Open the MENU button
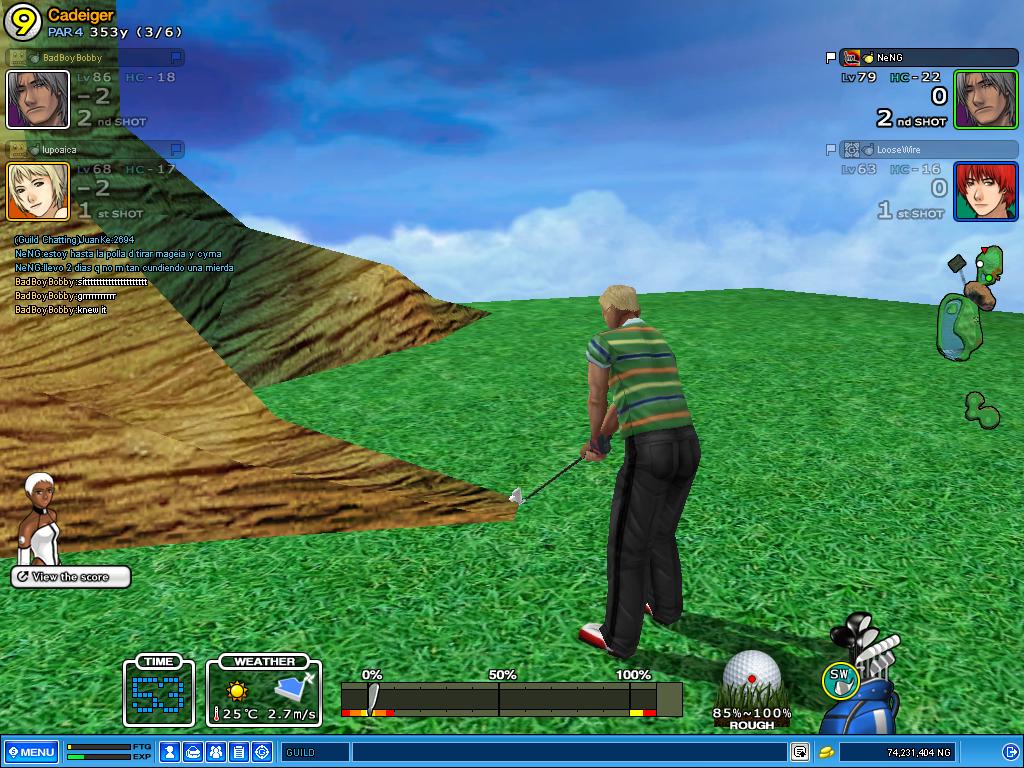 point(31,752)
